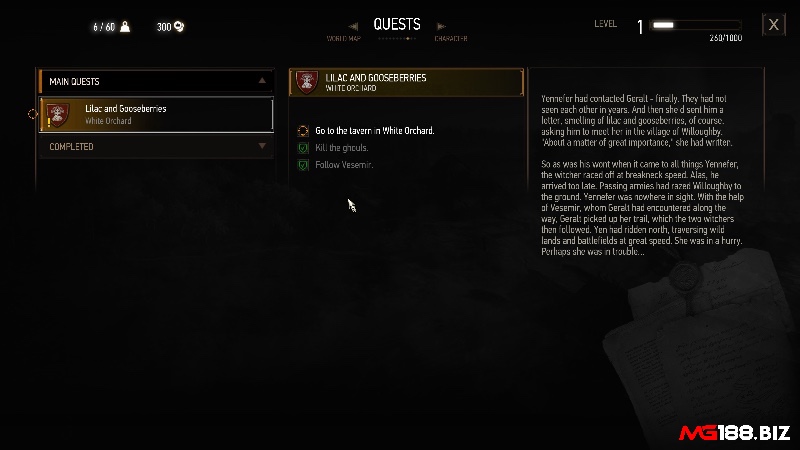The image size is (800, 450).
Task: Select the Follow Vesemir objective
Action: pyautogui.click(x=343, y=164)
